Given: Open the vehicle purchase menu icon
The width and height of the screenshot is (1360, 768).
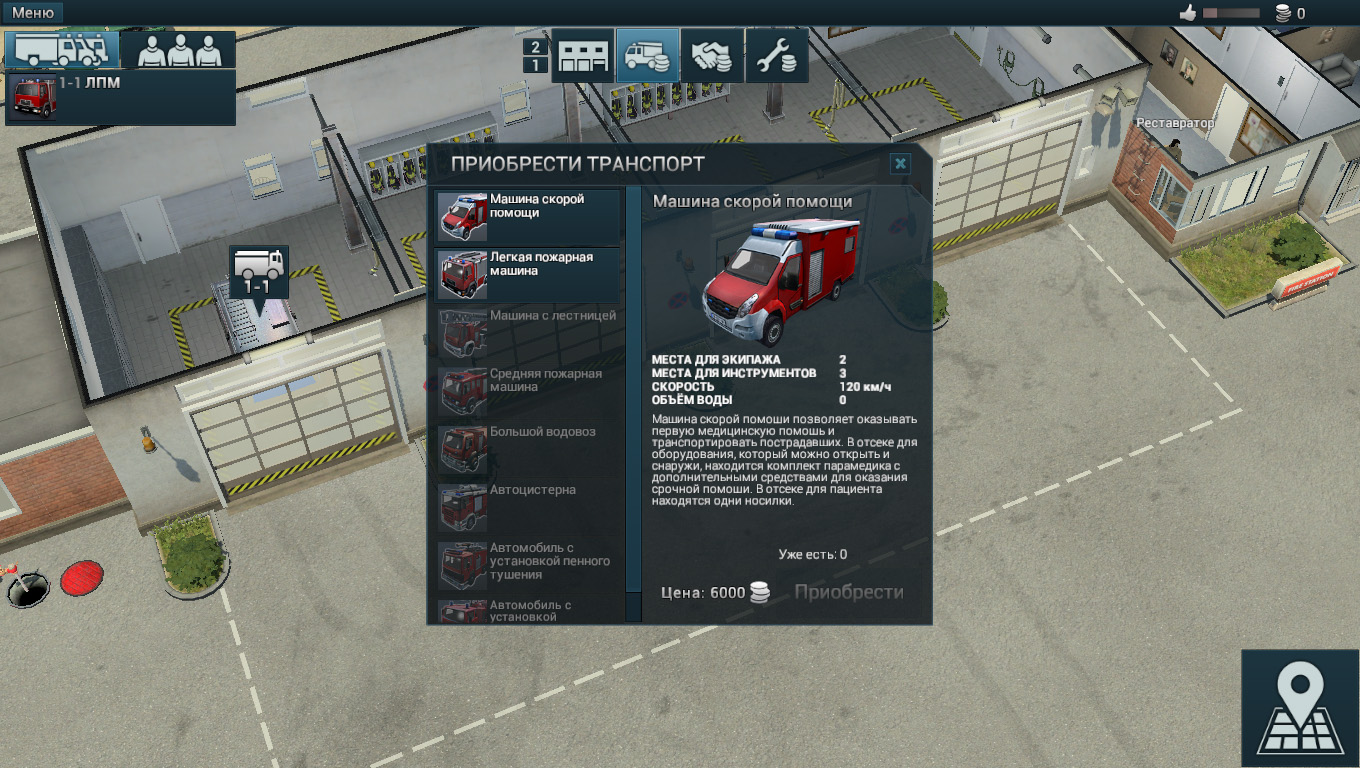Looking at the screenshot, I should pyautogui.click(x=647, y=55).
